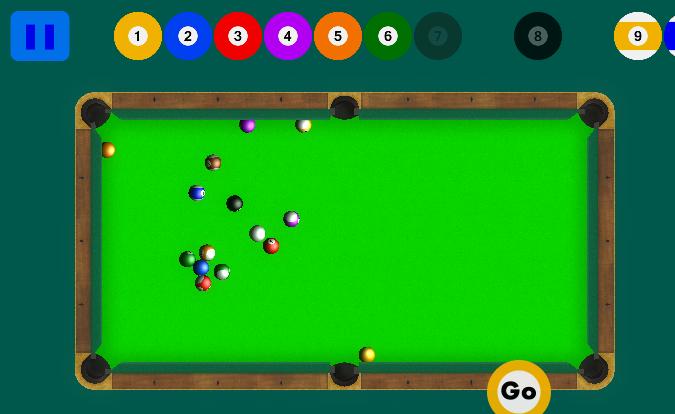The image size is (675, 414).
Task: Pause the game with the blue button
Action: pos(40,36)
